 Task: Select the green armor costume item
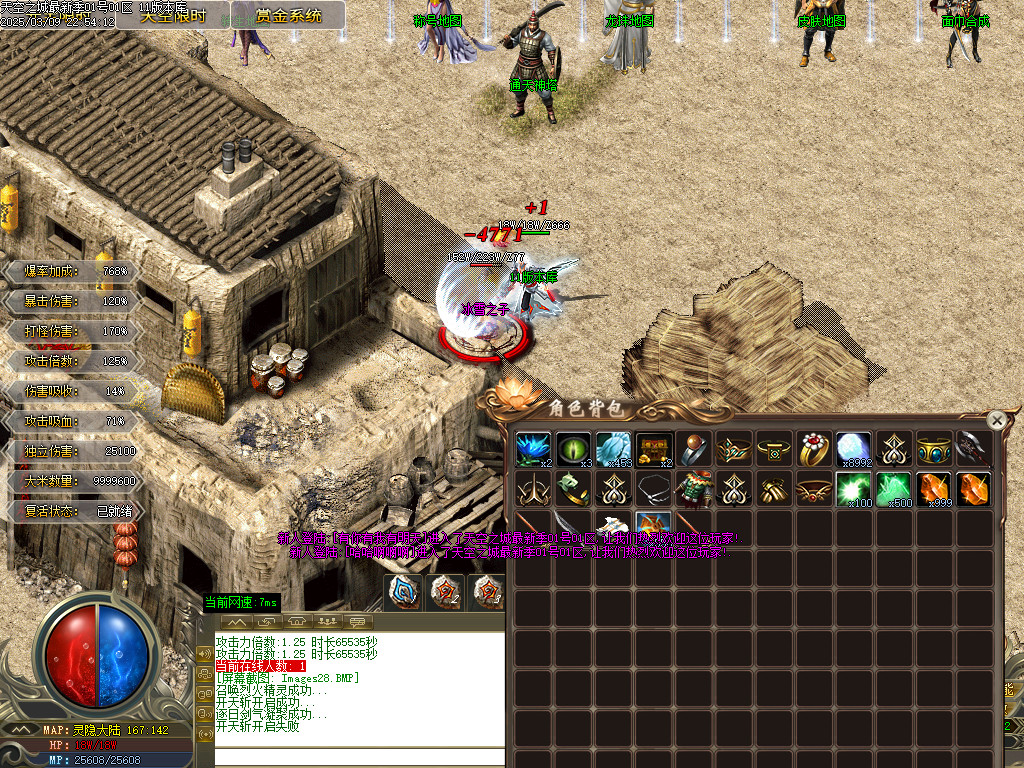(694, 490)
